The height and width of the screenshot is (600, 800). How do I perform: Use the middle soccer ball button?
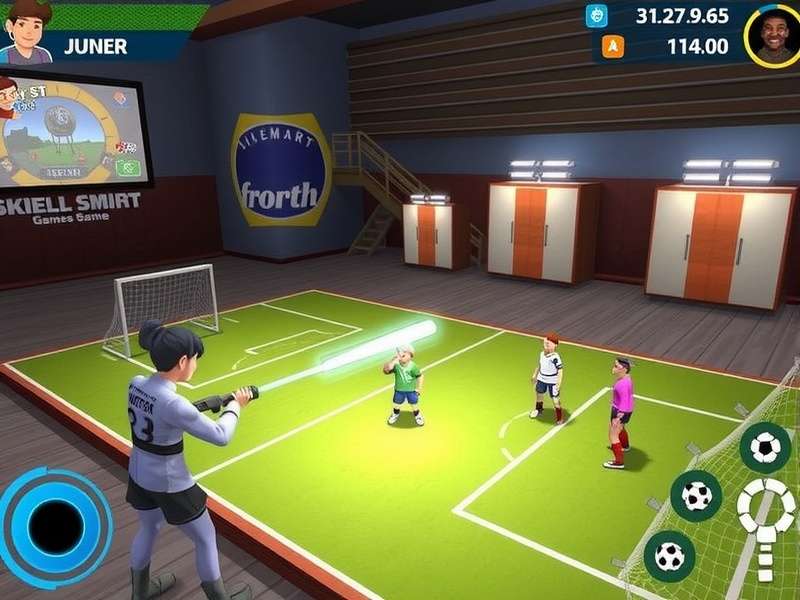(696, 495)
